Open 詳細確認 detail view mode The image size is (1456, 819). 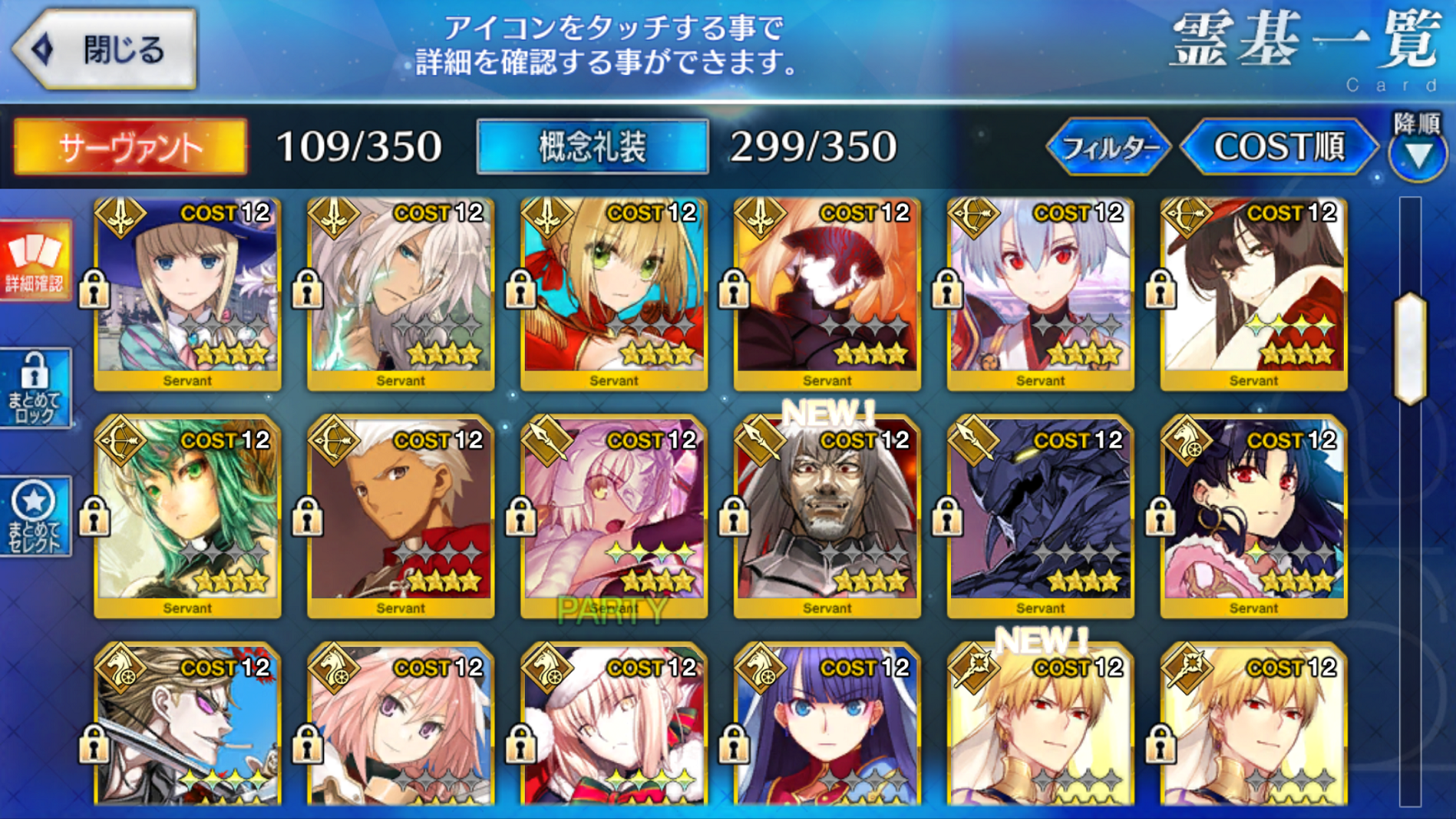(x=35, y=260)
